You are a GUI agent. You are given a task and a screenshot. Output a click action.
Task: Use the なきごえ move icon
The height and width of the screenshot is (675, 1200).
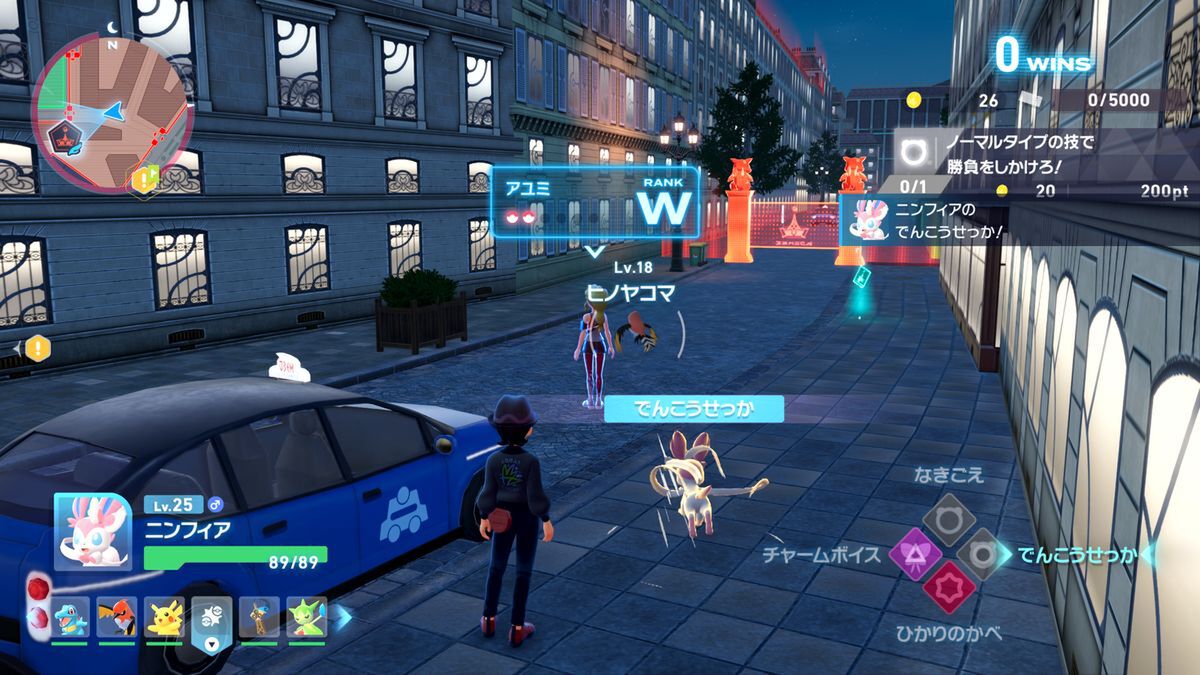pos(948,517)
